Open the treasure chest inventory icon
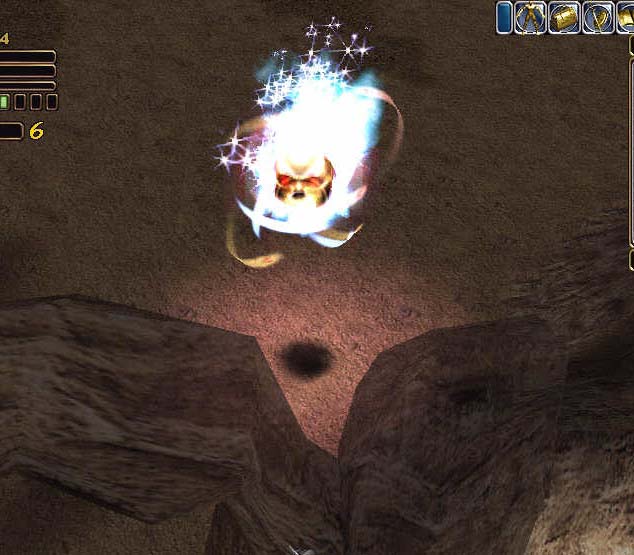Viewport: 634px width, 555px height. click(x=564, y=18)
